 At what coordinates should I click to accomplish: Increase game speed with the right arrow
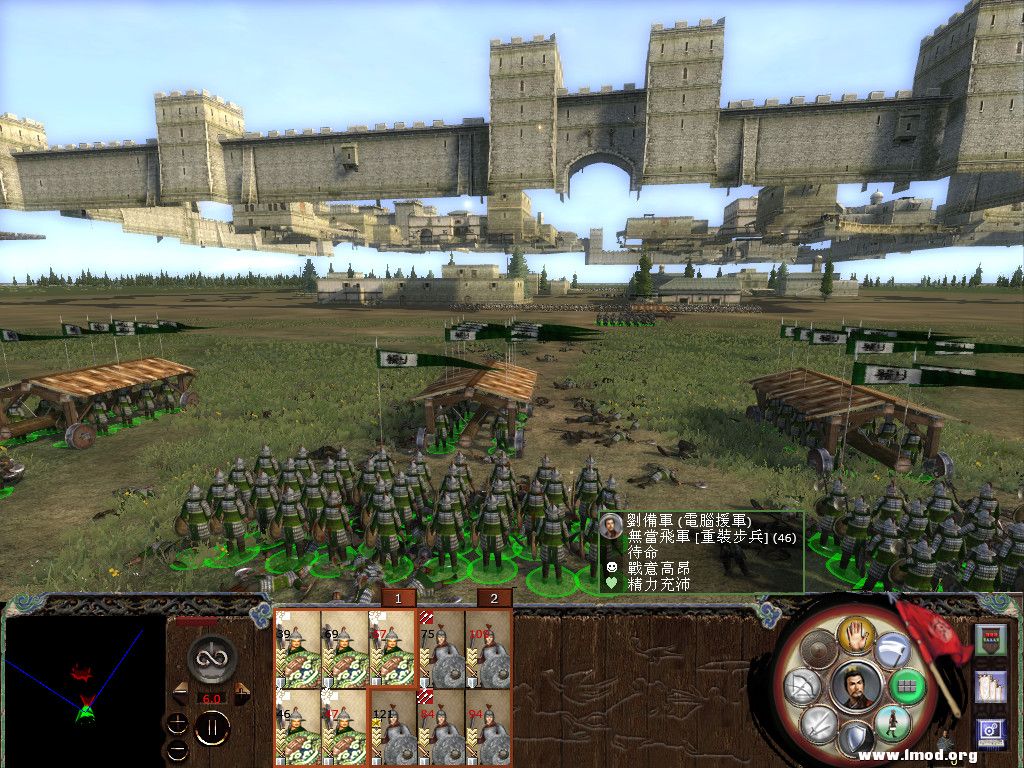tap(242, 691)
